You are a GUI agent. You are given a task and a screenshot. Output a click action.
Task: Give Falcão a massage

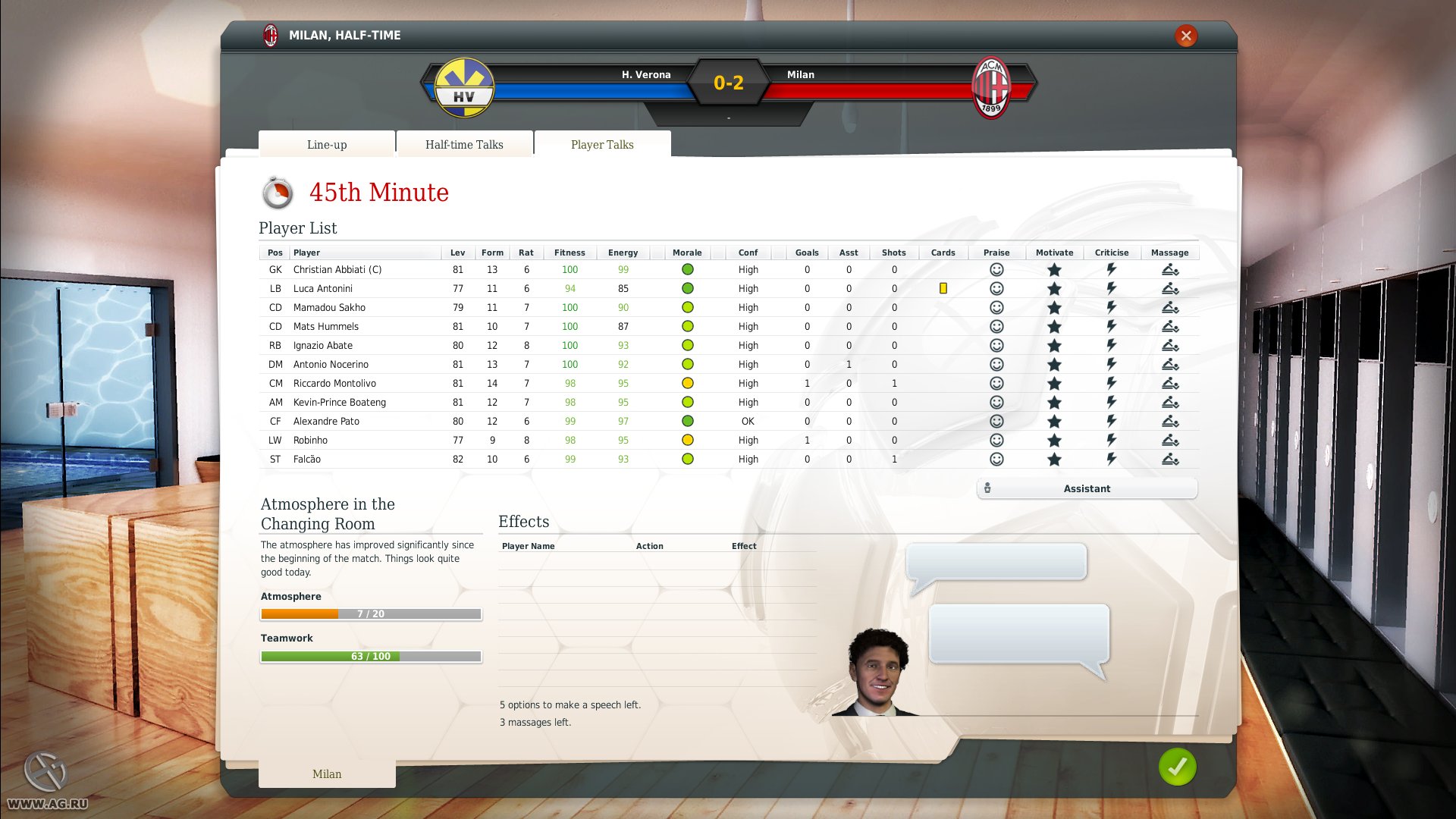(1170, 459)
